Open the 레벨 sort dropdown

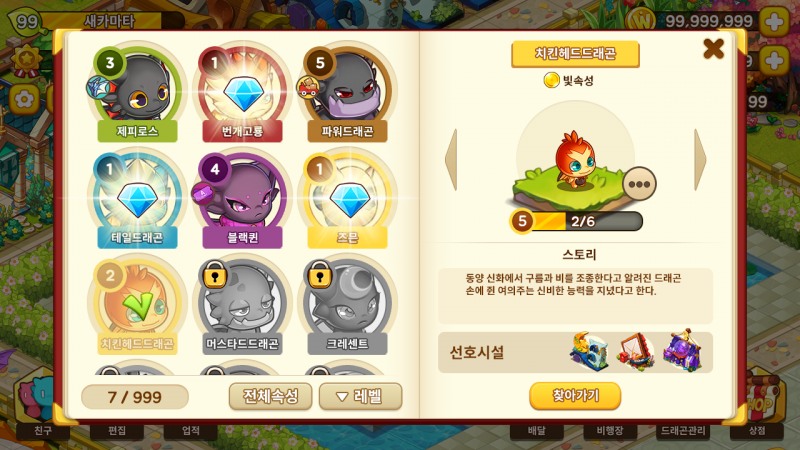coord(360,396)
